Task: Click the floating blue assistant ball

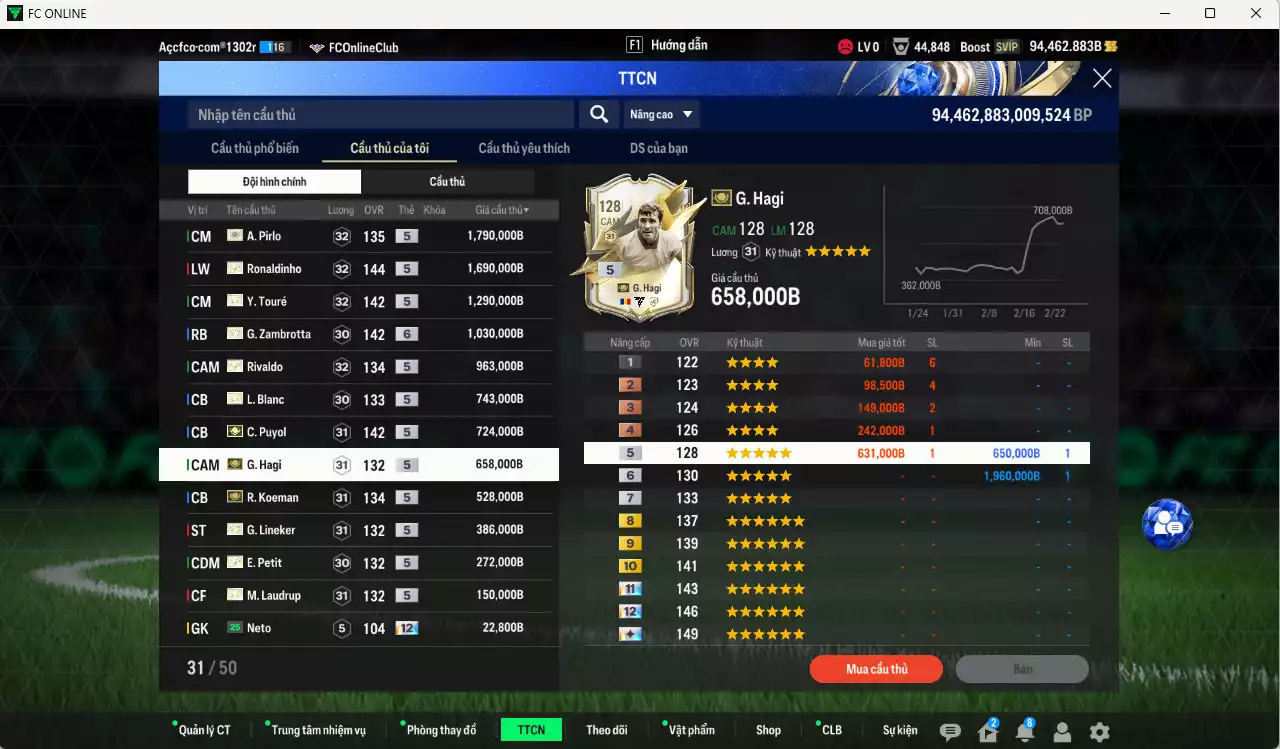Action: [1166, 524]
